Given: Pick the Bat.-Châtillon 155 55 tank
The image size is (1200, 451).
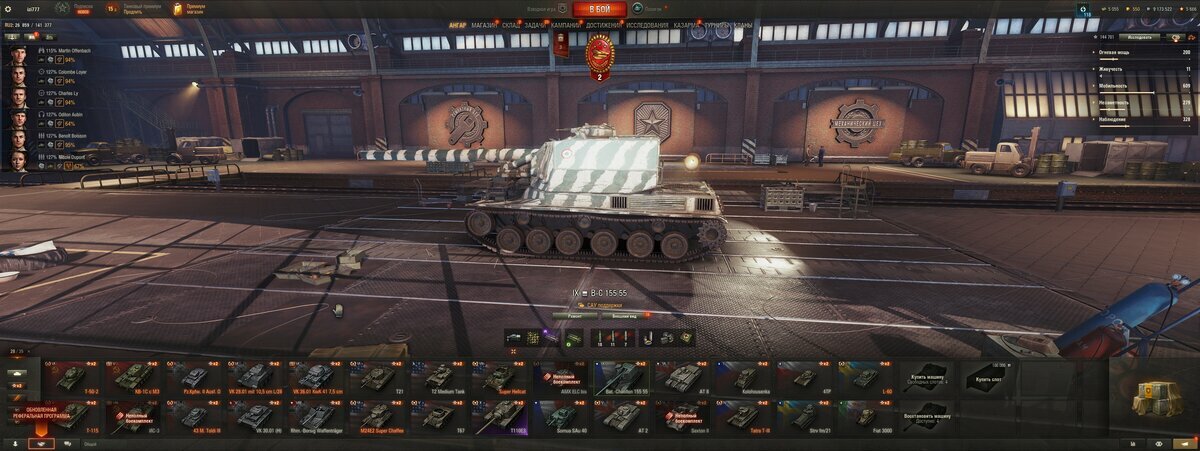Looking at the screenshot, I should pos(622,378).
